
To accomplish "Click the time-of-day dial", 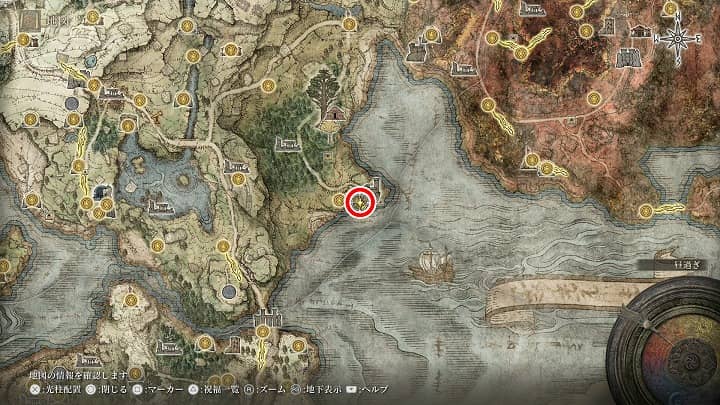I will click(x=666, y=338).
